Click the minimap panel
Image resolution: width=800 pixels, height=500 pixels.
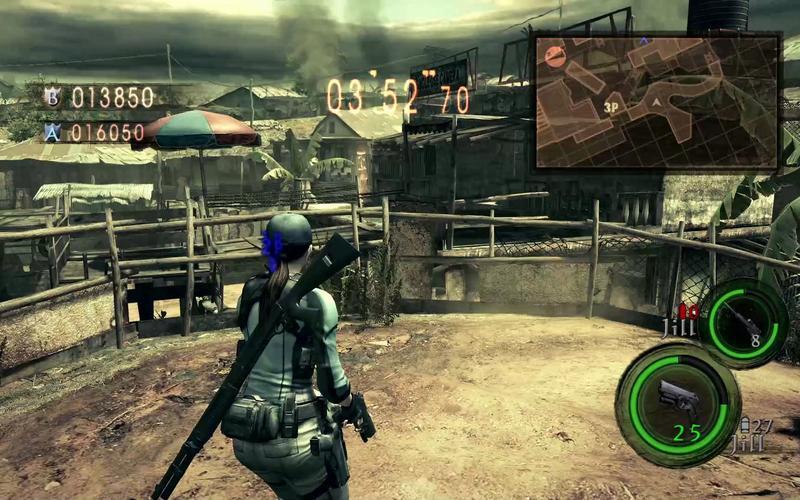pos(657,101)
